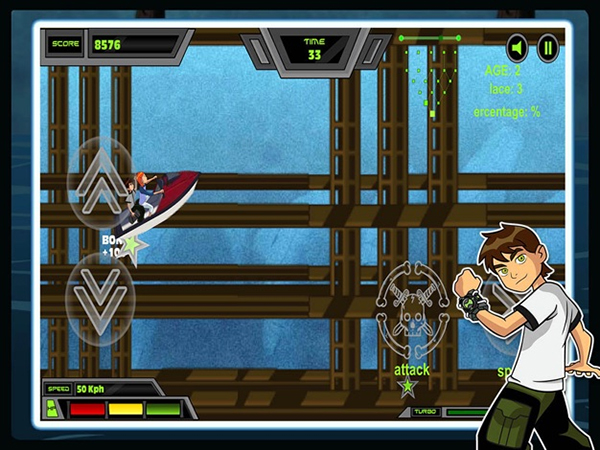600x450 pixels.
Task: Activate the skull attack button
Action: [x=410, y=312]
